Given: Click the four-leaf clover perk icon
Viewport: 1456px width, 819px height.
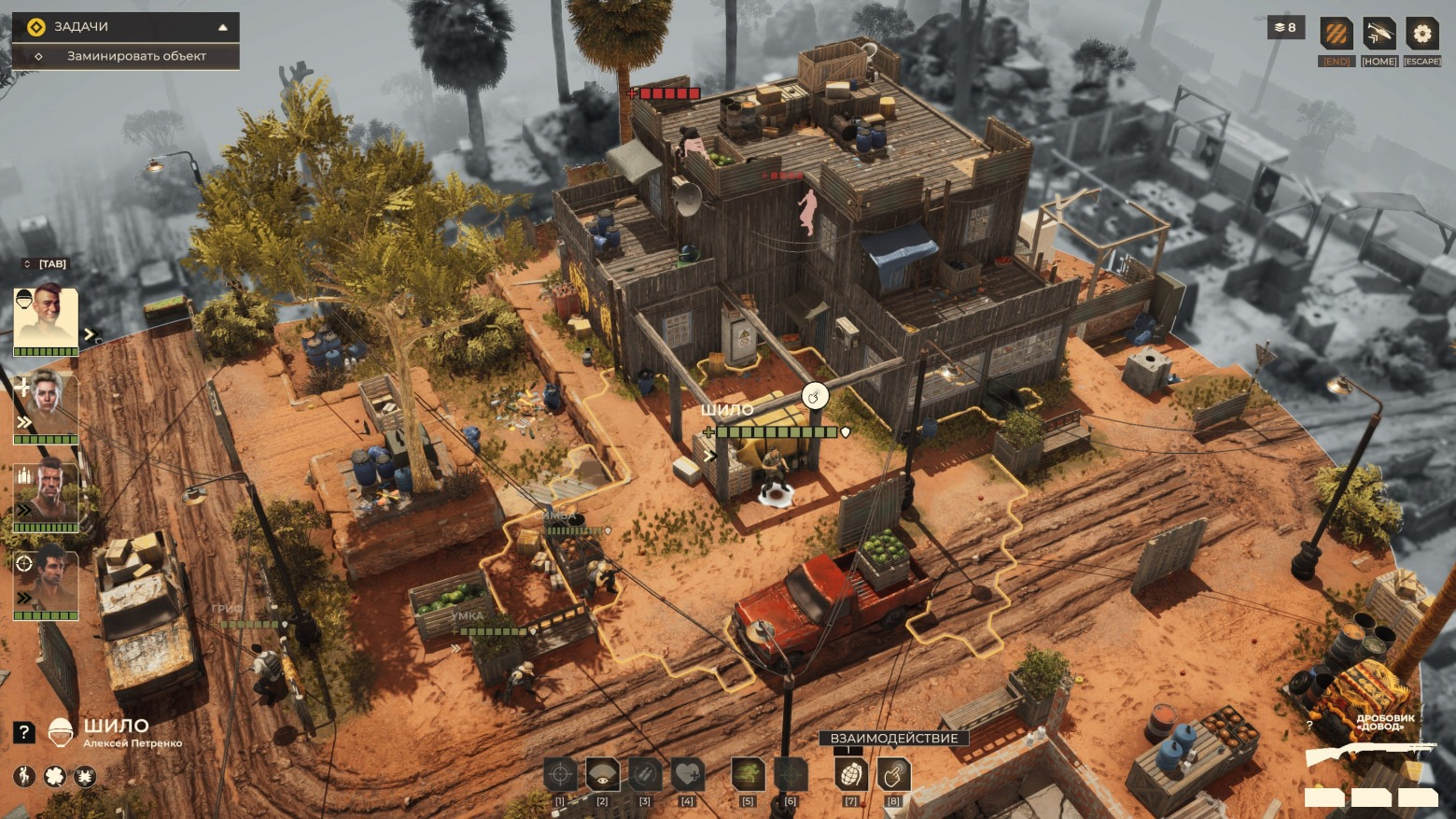Looking at the screenshot, I should tap(55, 776).
